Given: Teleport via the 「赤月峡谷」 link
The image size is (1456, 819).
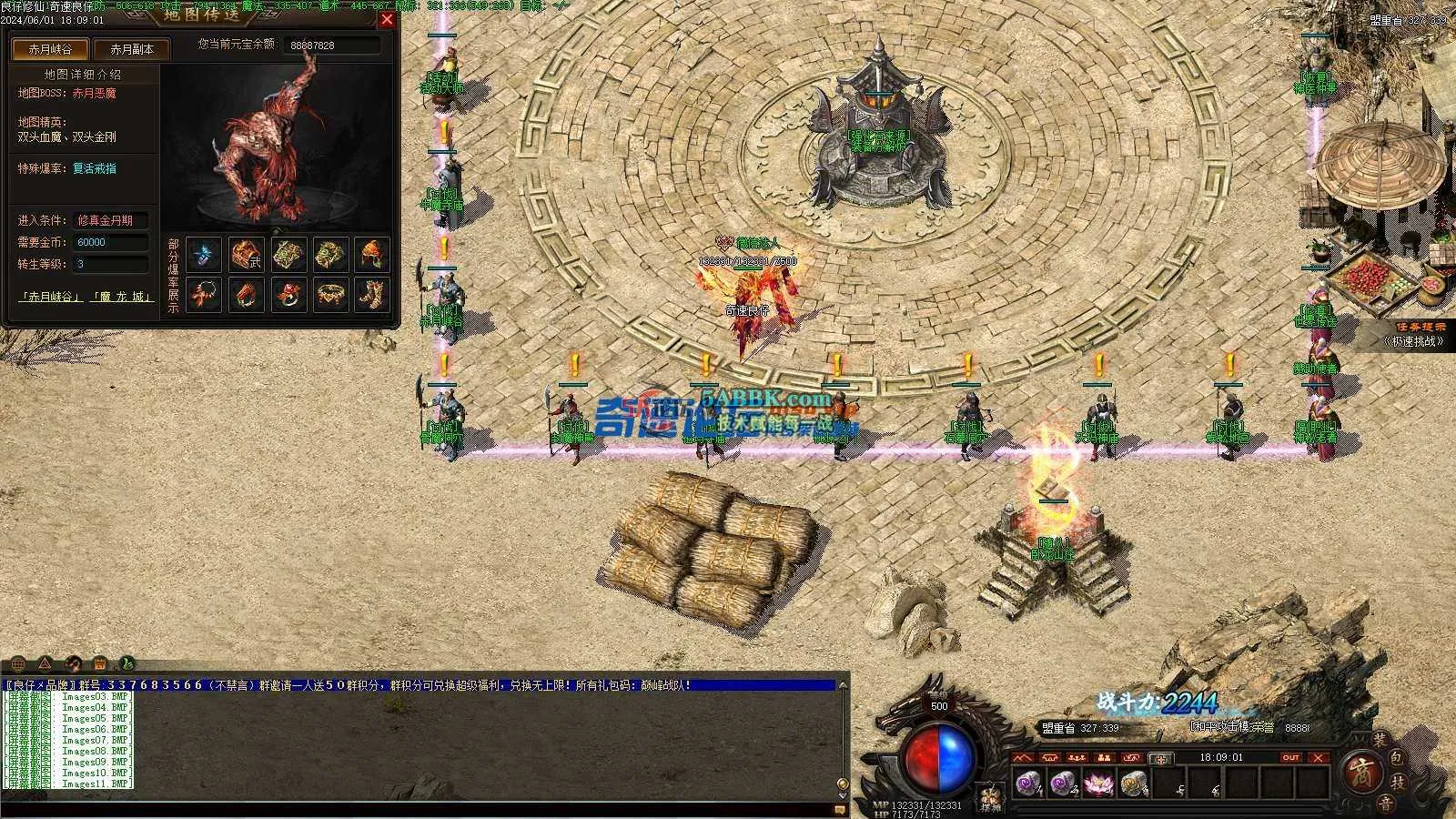Looking at the screenshot, I should (51, 297).
